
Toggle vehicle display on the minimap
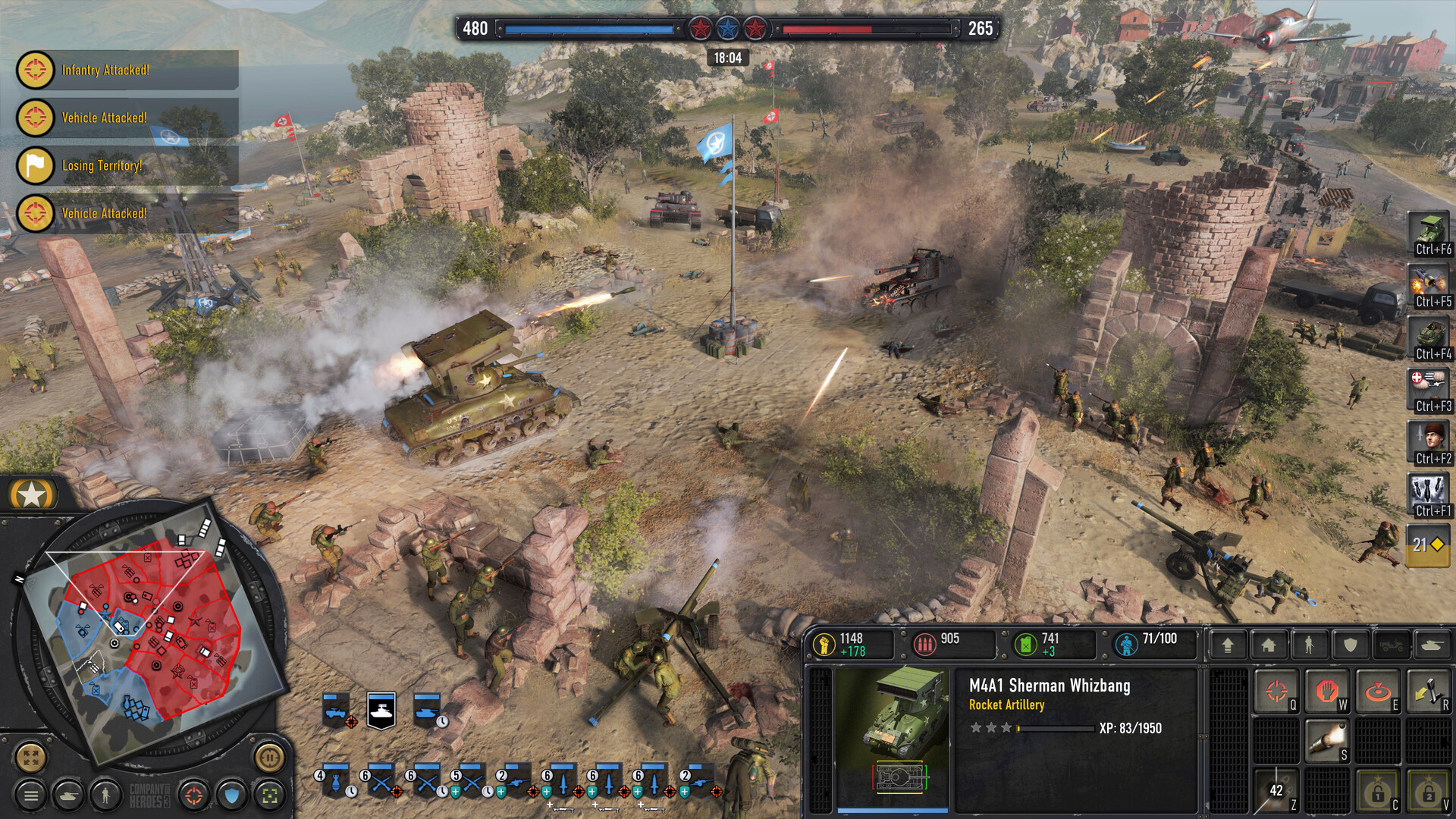point(68,795)
